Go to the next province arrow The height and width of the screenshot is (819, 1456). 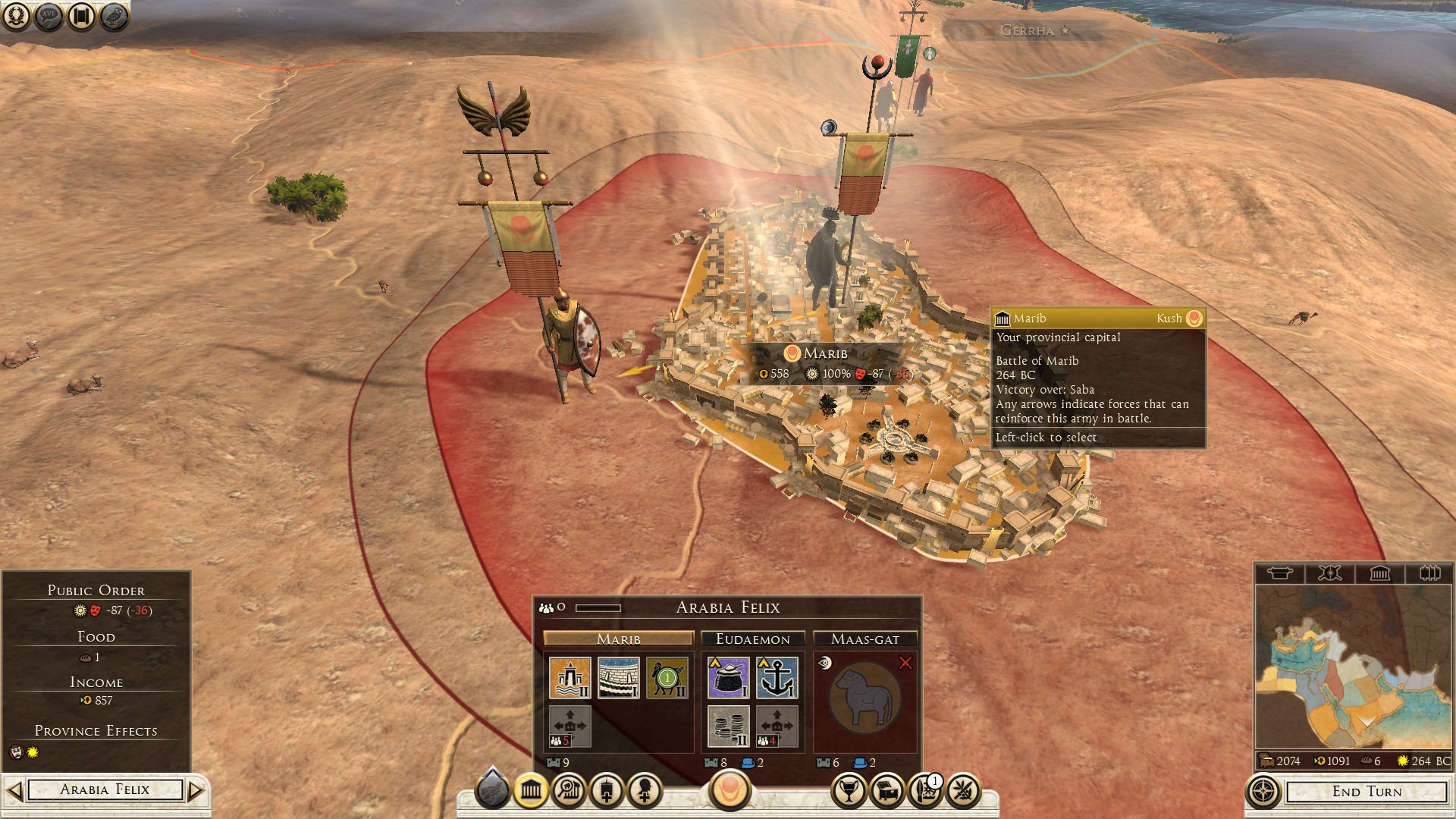(x=196, y=791)
